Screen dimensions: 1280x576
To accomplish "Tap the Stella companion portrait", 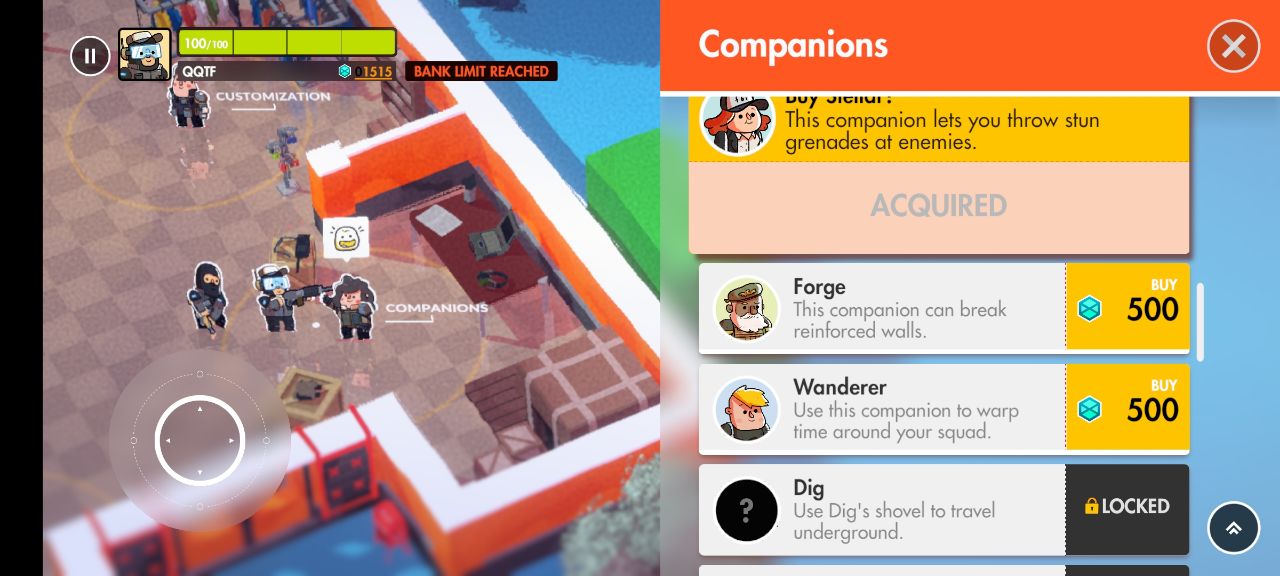I will tap(737, 122).
